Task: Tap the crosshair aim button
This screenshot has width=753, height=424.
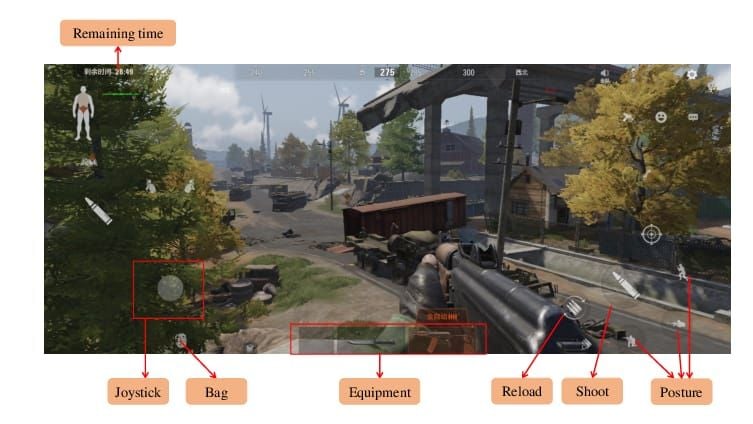Action: [651, 234]
